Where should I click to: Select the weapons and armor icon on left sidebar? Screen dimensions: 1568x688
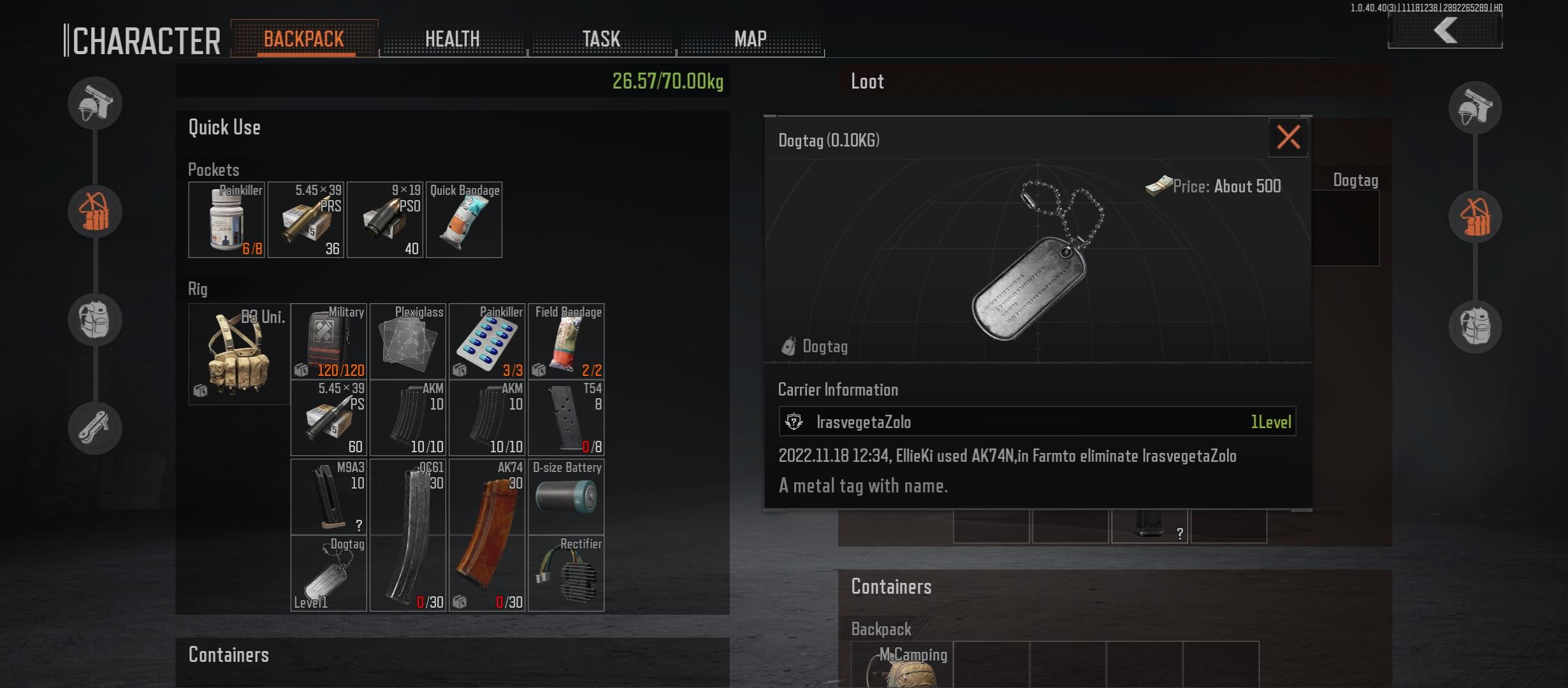click(x=94, y=103)
